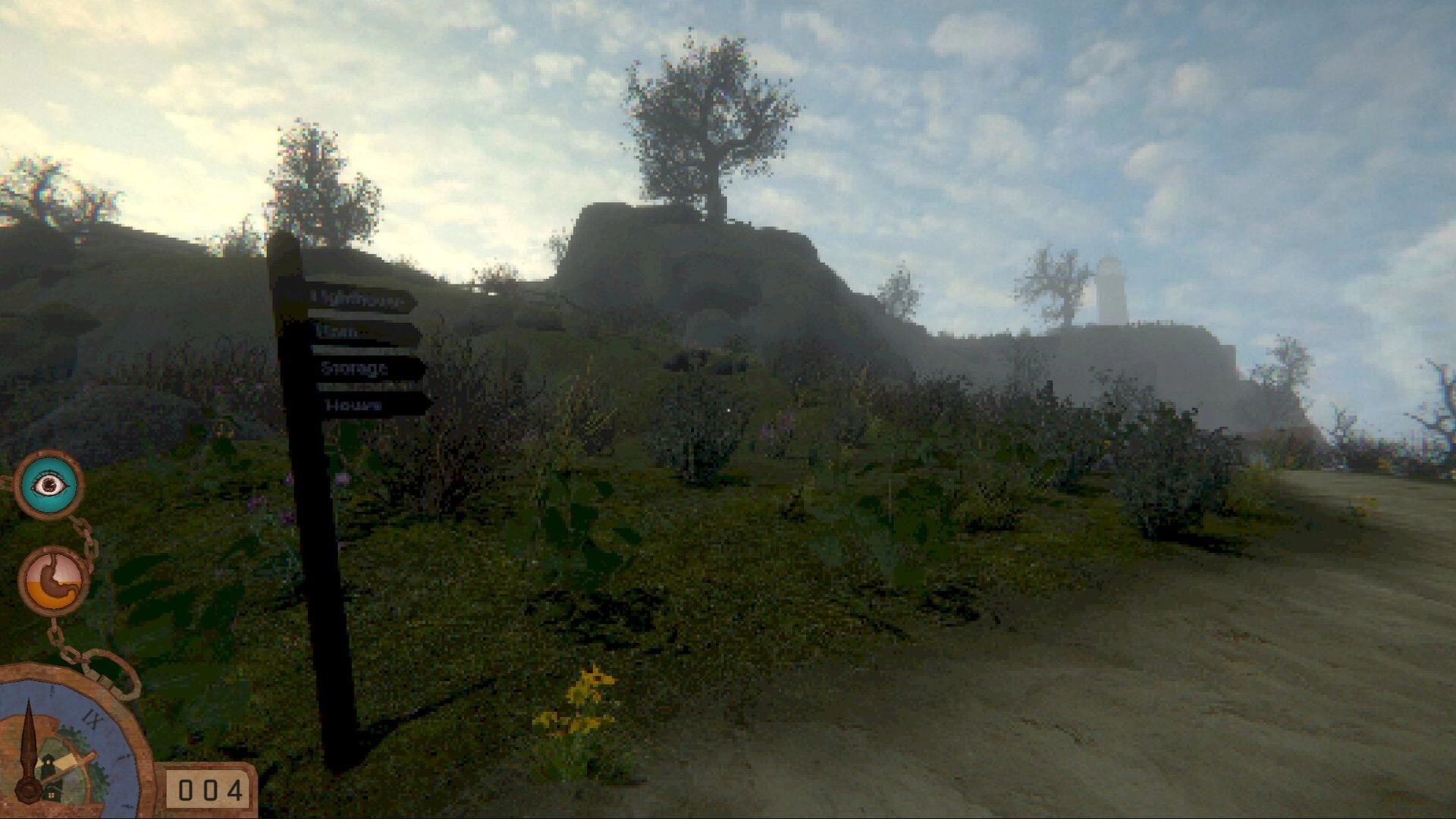The height and width of the screenshot is (819, 1456).
Task: Toggle the day counter visibility
Action: tap(211, 790)
